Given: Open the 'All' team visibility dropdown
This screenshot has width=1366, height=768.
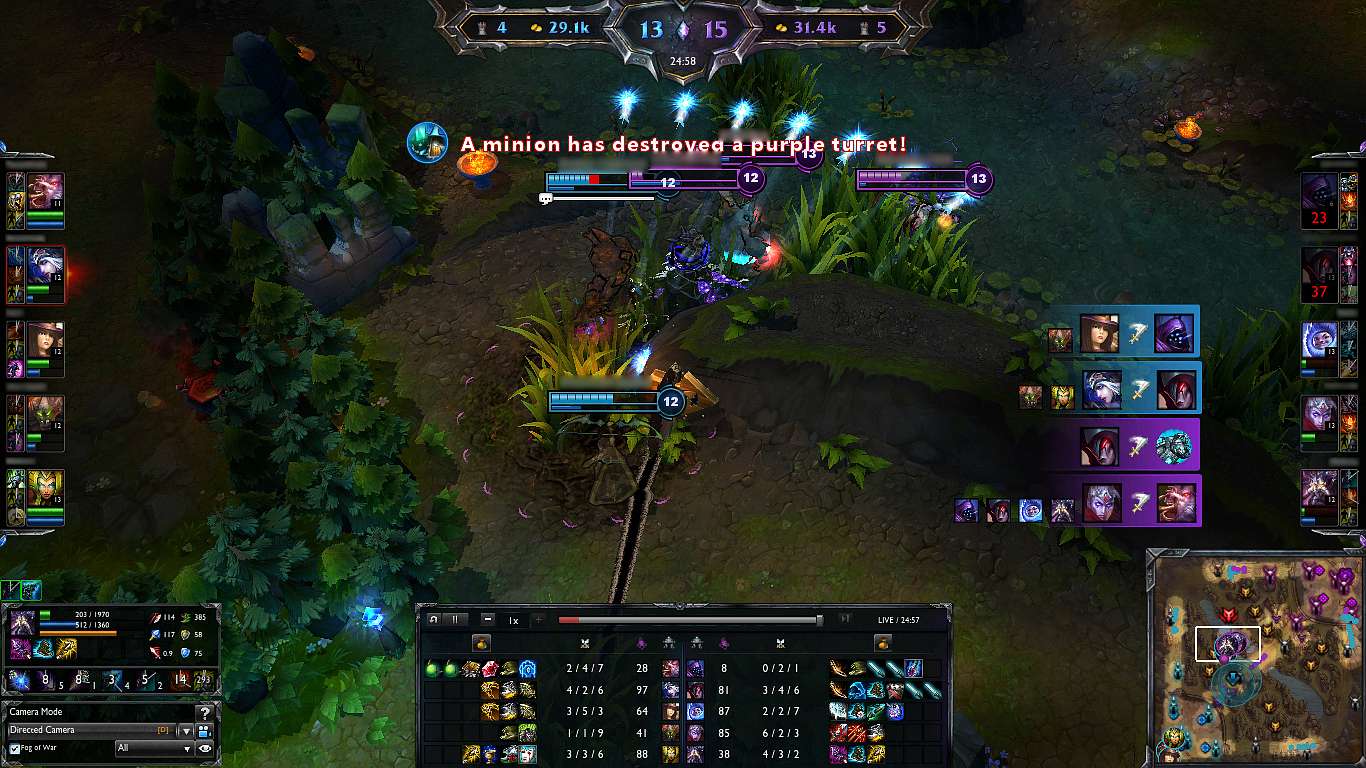Looking at the screenshot, I should (154, 748).
